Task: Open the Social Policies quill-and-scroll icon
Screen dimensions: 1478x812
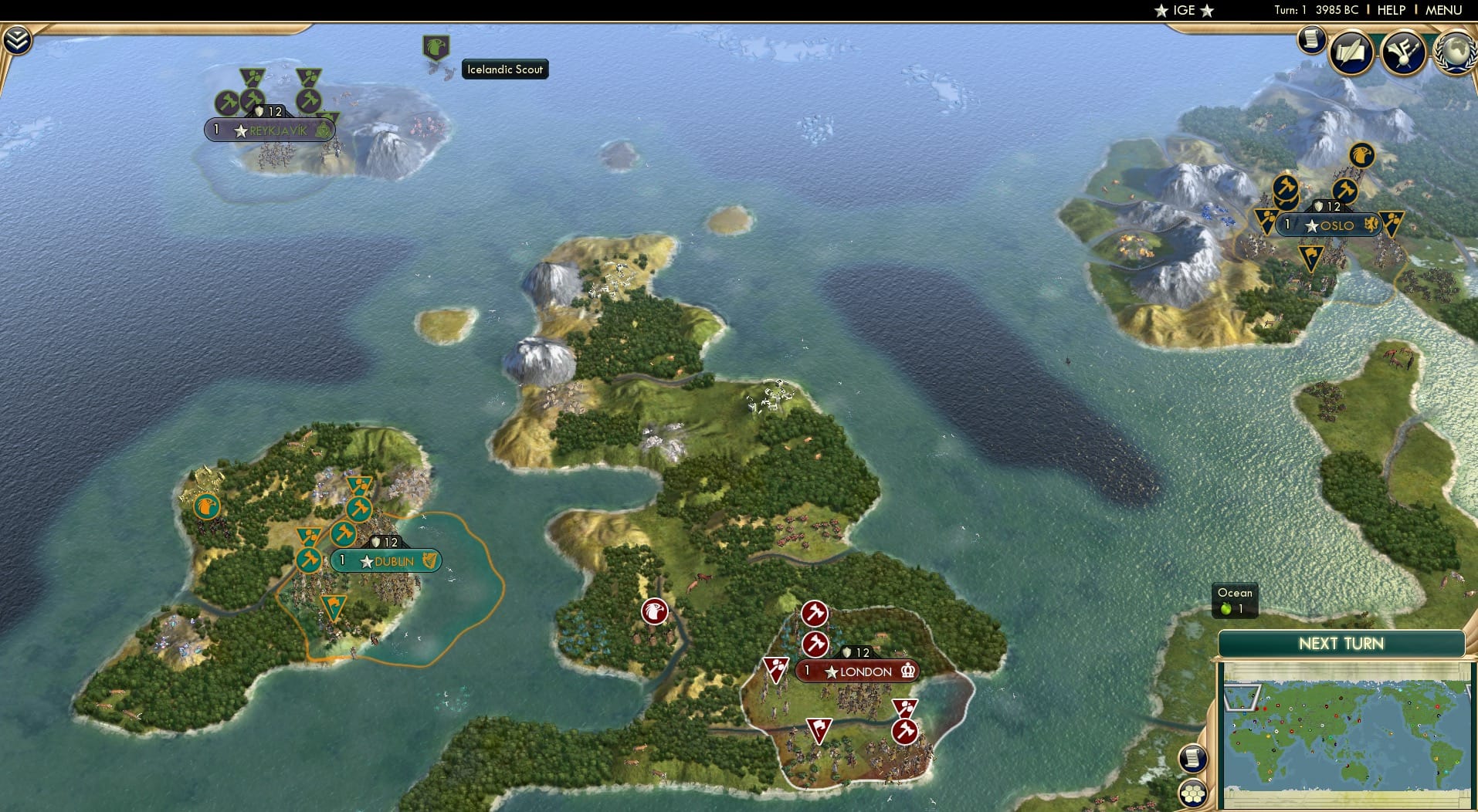Action: pos(1350,53)
